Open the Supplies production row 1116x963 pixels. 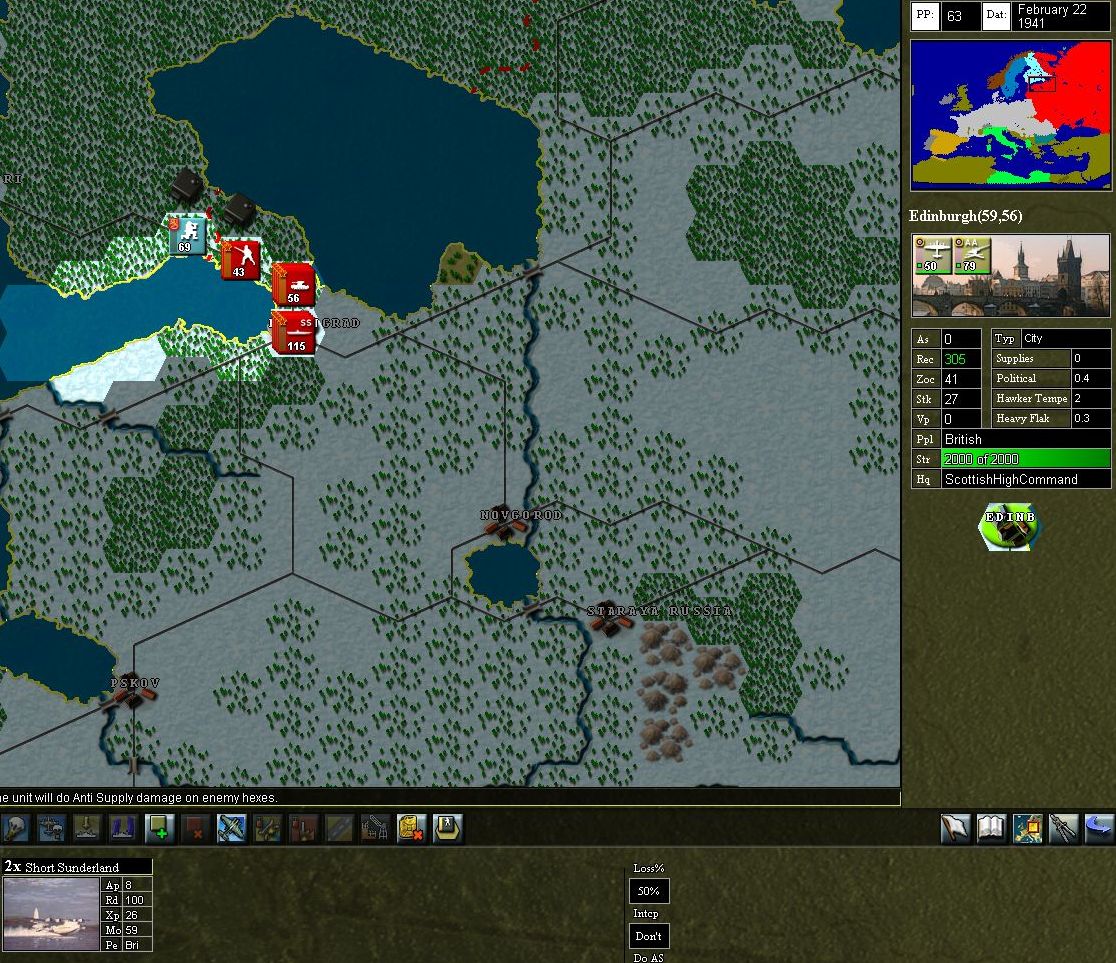[1050, 358]
